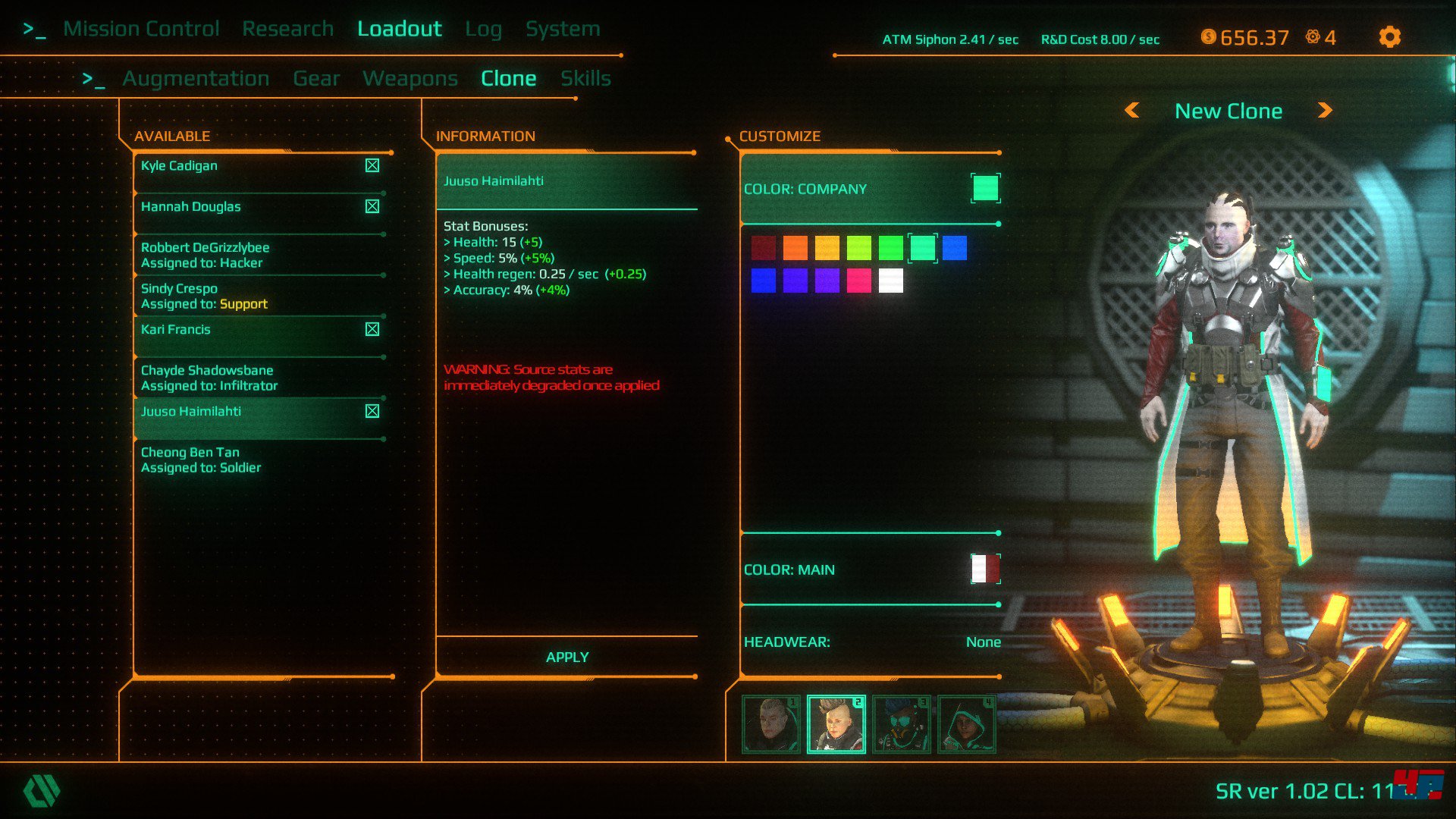Open settings via the orange gear icon

coord(1389,37)
